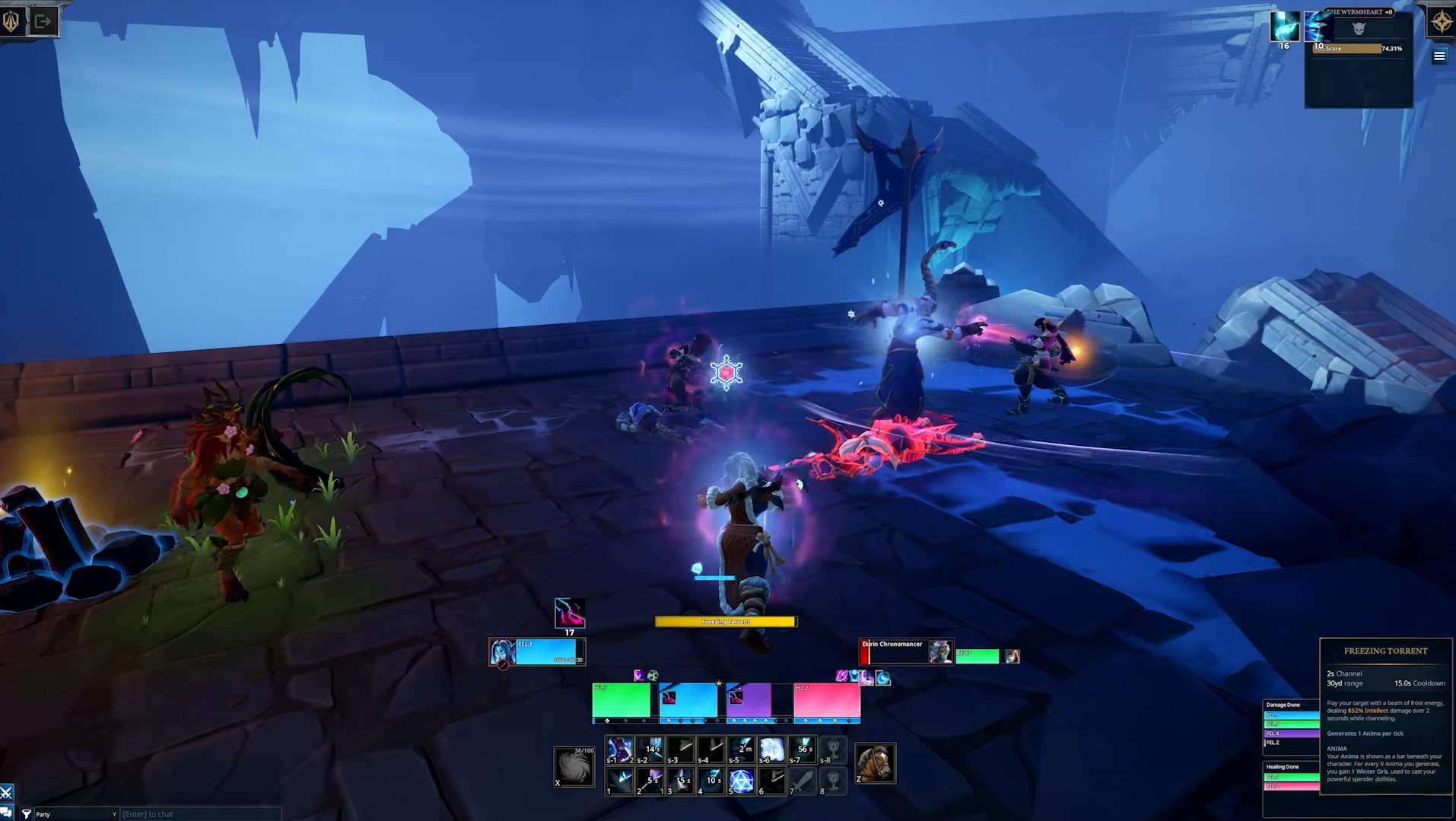Screen dimensions: 1456x821
Task: Activate the horse mount ability
Action: [x=875, y=762]
